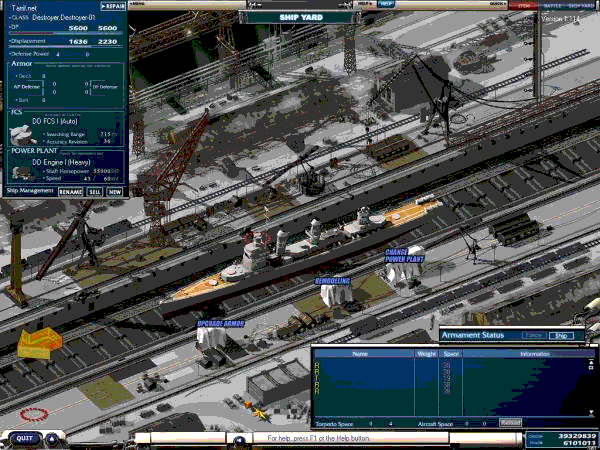This screenshot has height=450, width=600.
Task: Click the red Item button at top
Action: pos(524,5)
